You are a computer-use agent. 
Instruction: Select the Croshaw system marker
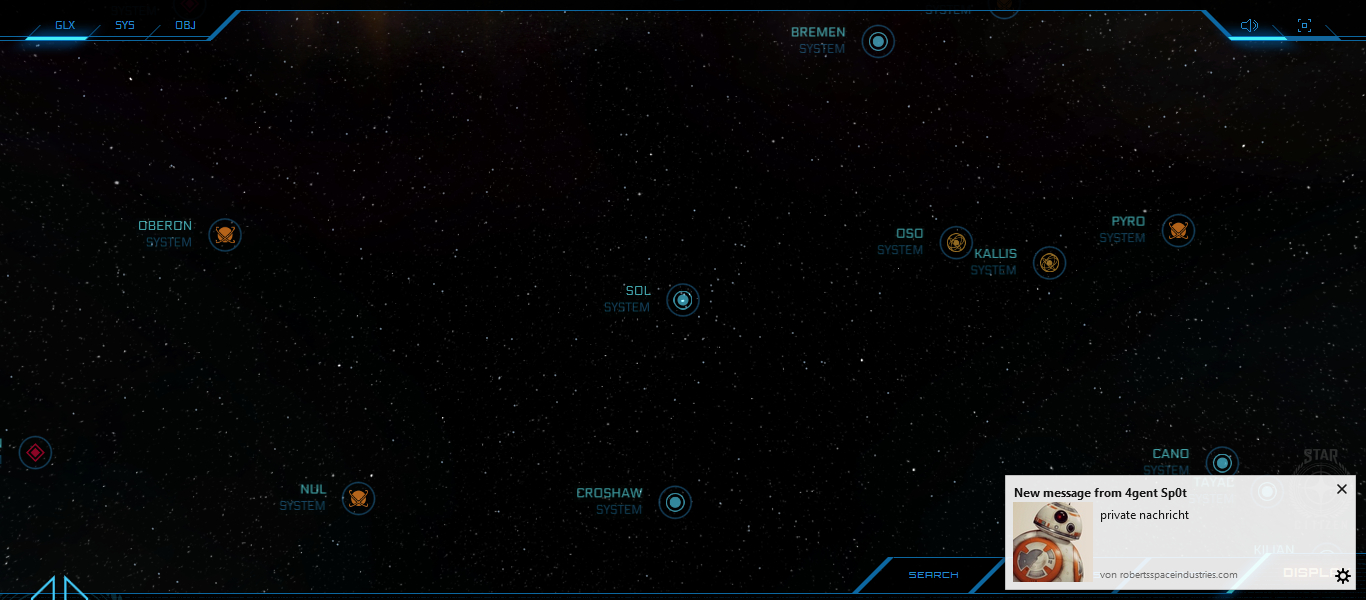pyautogui.click(x=675, y=502)
